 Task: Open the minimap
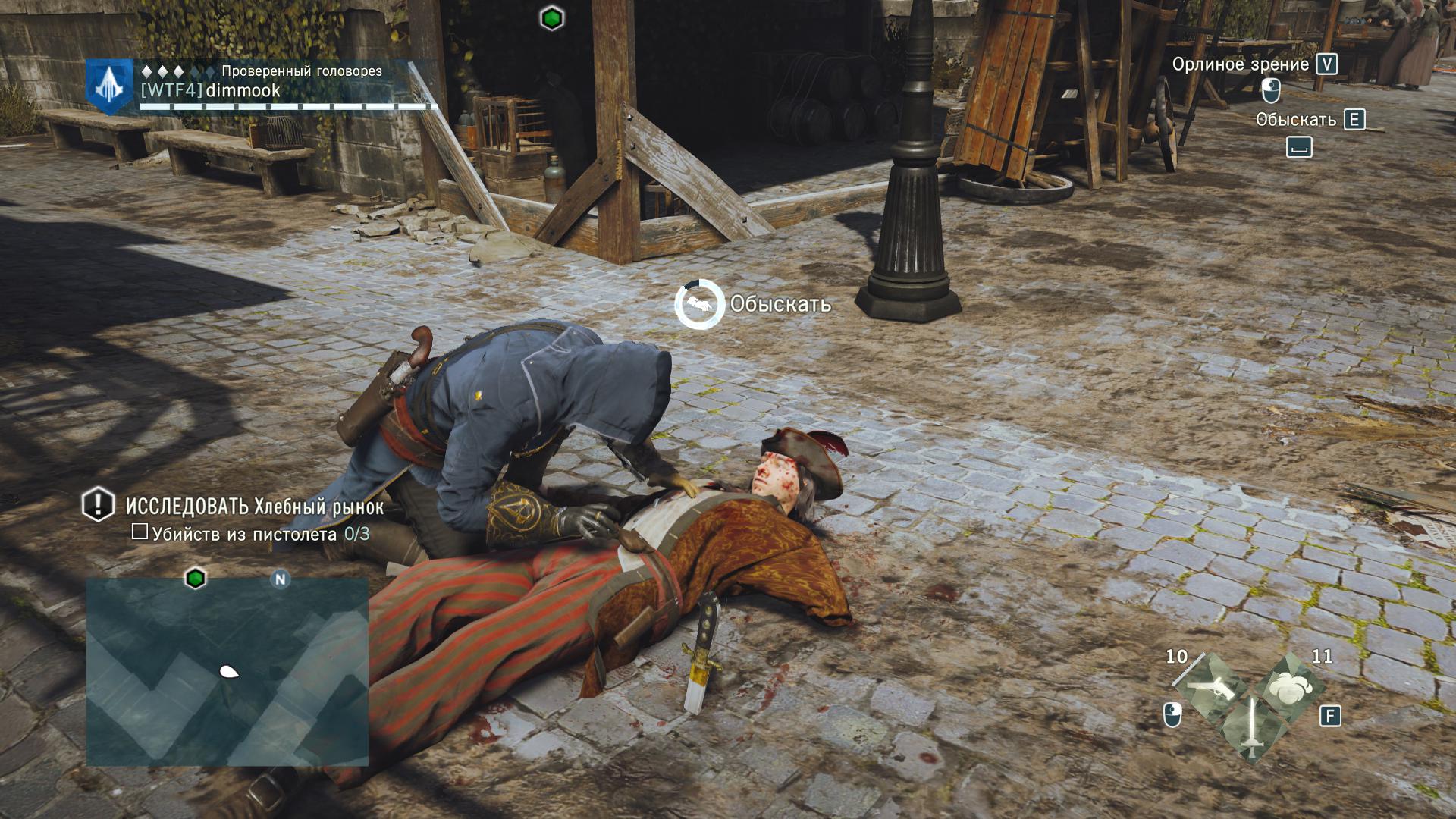(227, 671)
